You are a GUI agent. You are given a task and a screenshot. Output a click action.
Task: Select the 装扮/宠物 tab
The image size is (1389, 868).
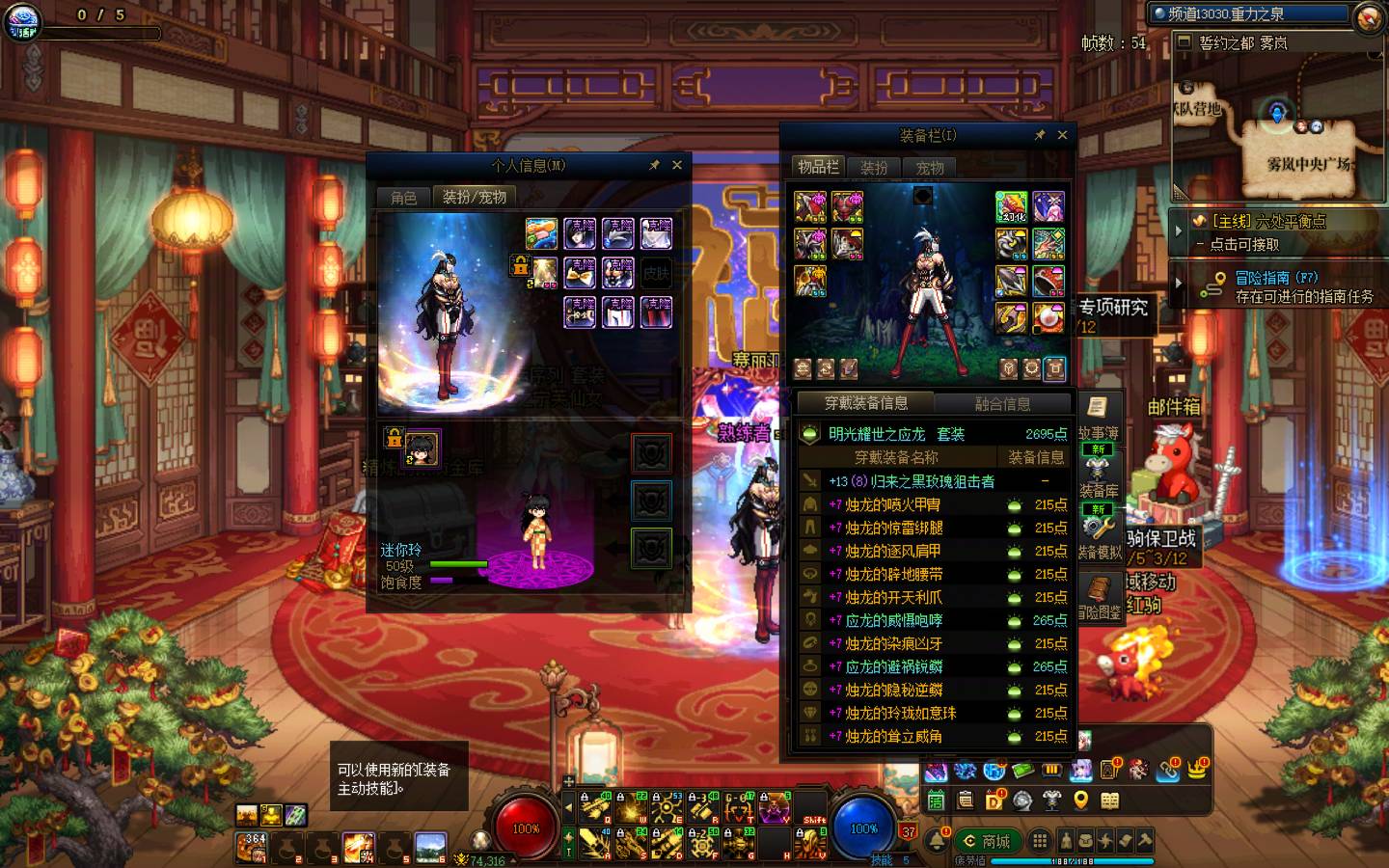[474, 197]
